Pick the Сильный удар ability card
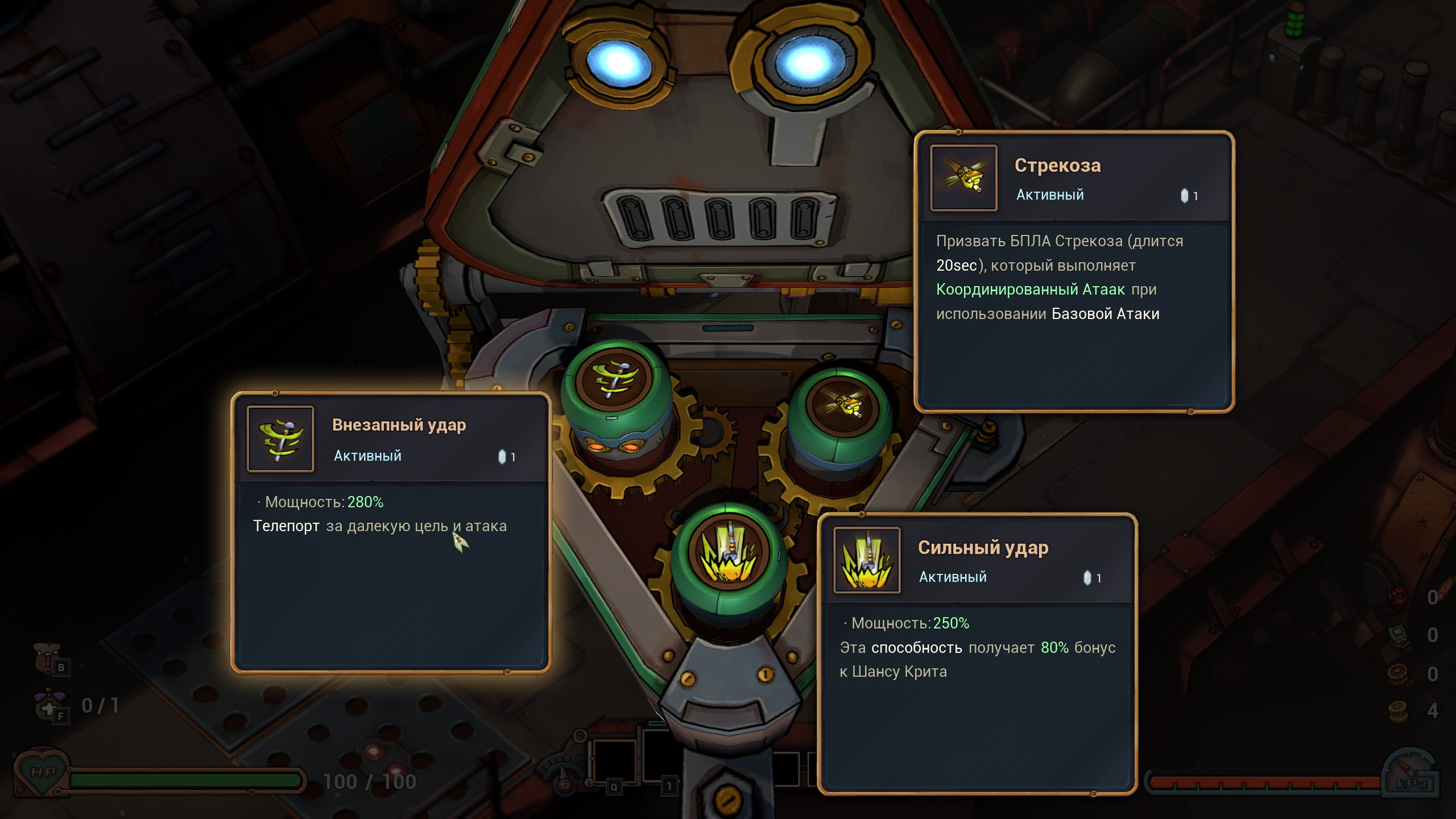 pos(977,654)
